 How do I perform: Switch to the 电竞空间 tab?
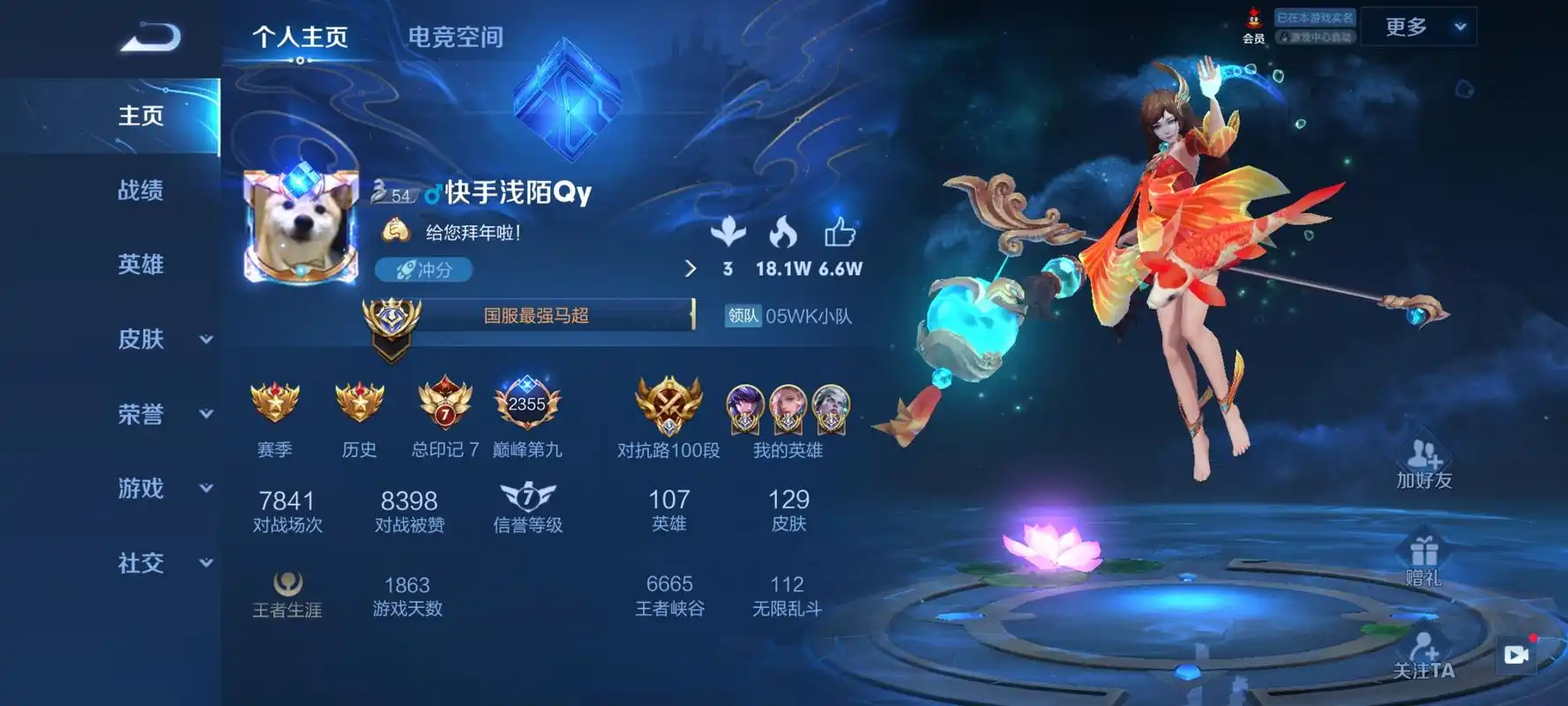click(x=454, y=37)
